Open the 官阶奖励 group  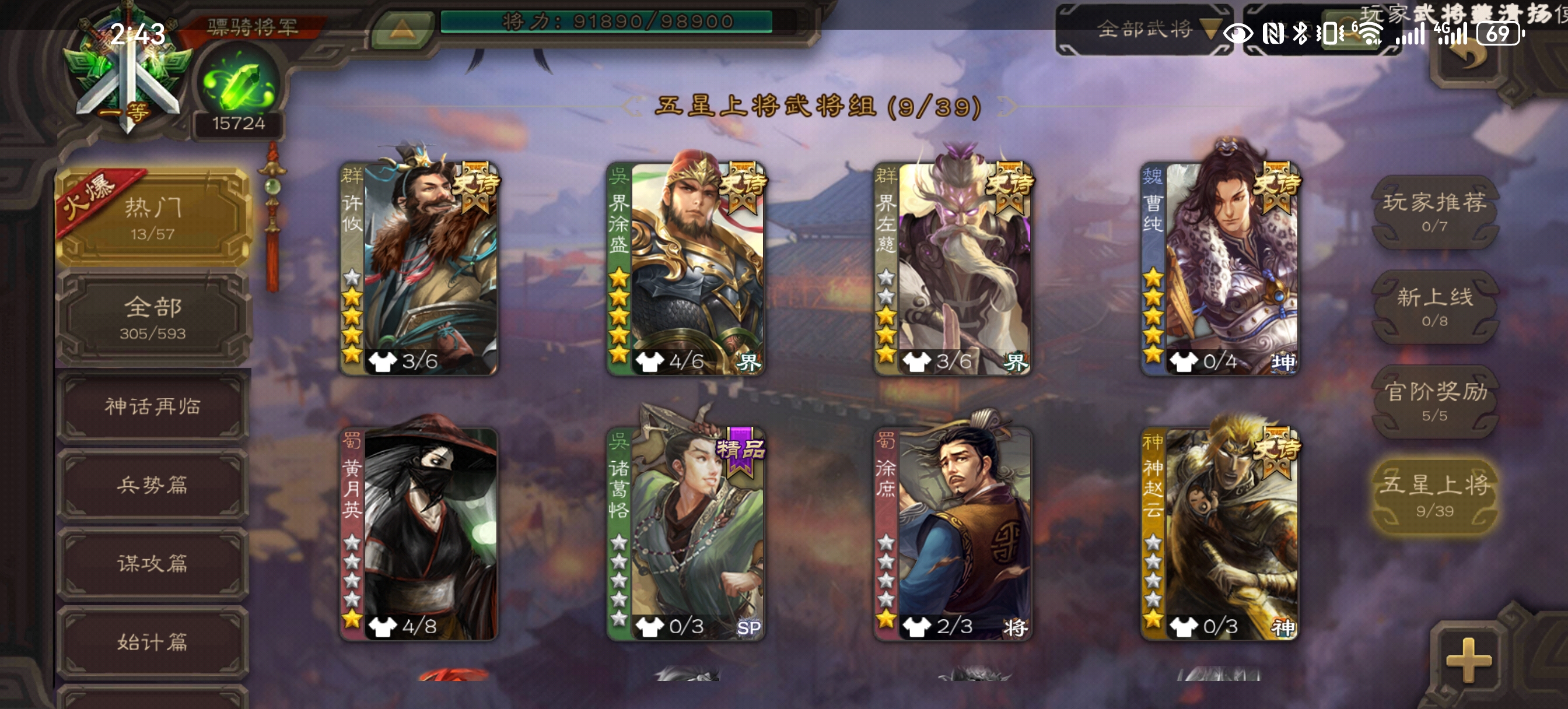[x=1434, y=401]
